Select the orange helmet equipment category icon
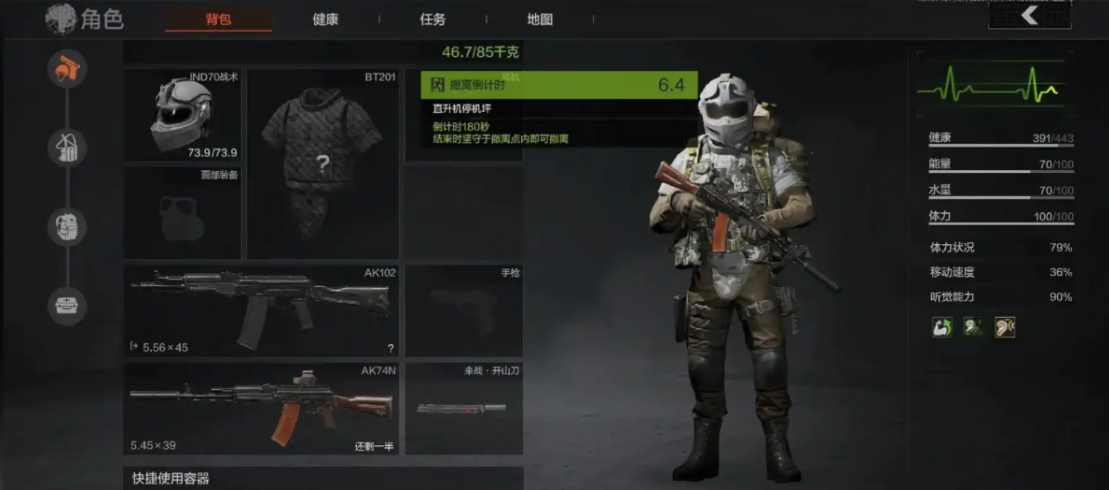1109x490 pixels. (67, 68)
